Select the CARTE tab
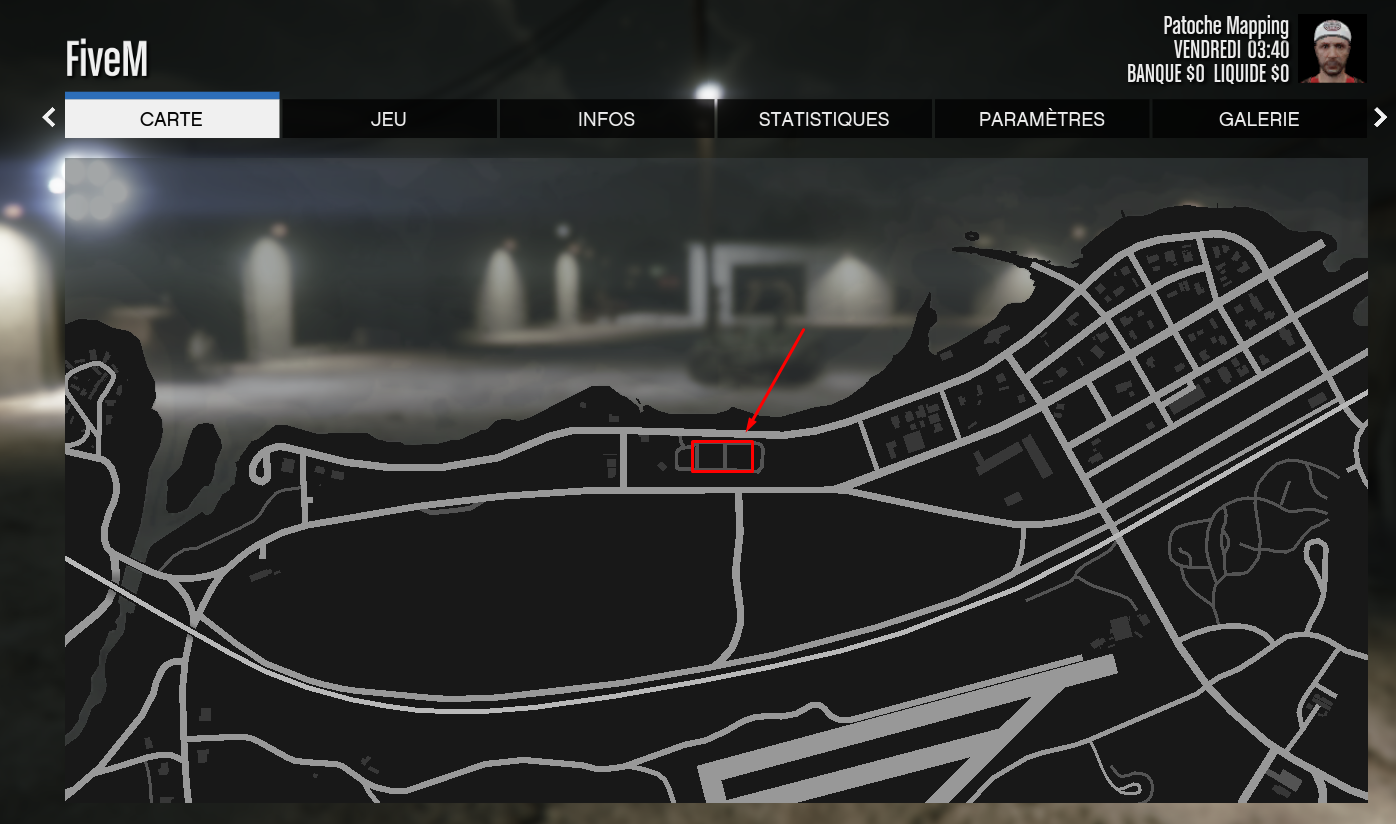This screenshot has width=1396, height=824. pos(171,119)
